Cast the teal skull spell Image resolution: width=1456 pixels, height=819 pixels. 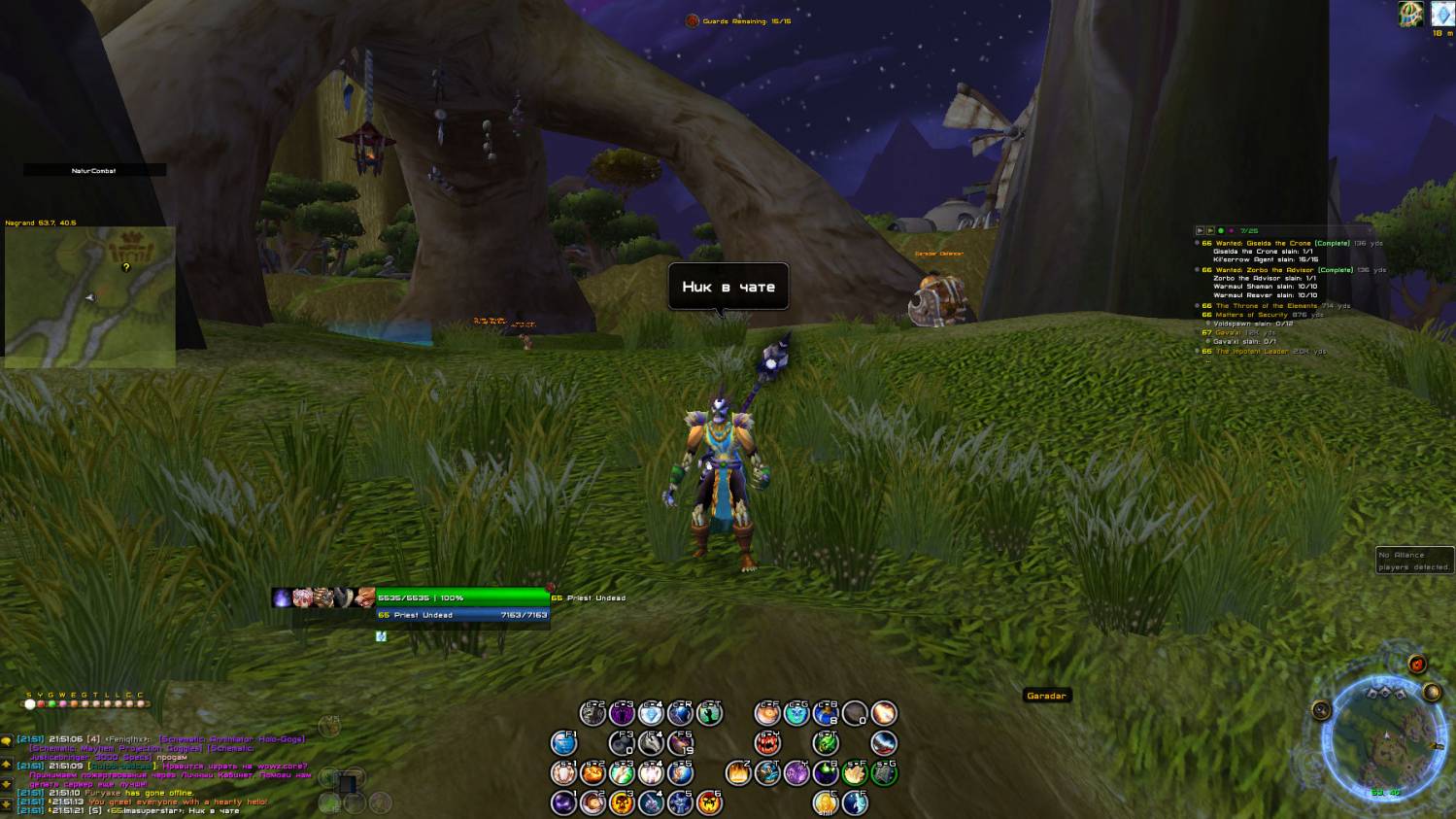(796, 714)
